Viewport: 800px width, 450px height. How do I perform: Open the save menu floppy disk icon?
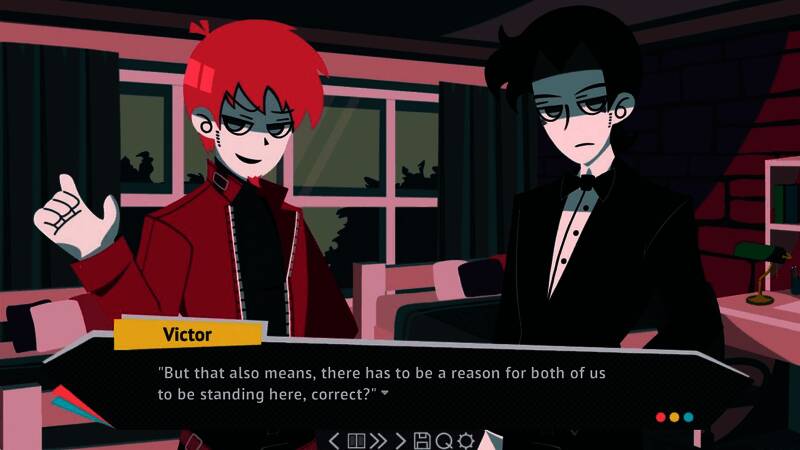(422, 440)
